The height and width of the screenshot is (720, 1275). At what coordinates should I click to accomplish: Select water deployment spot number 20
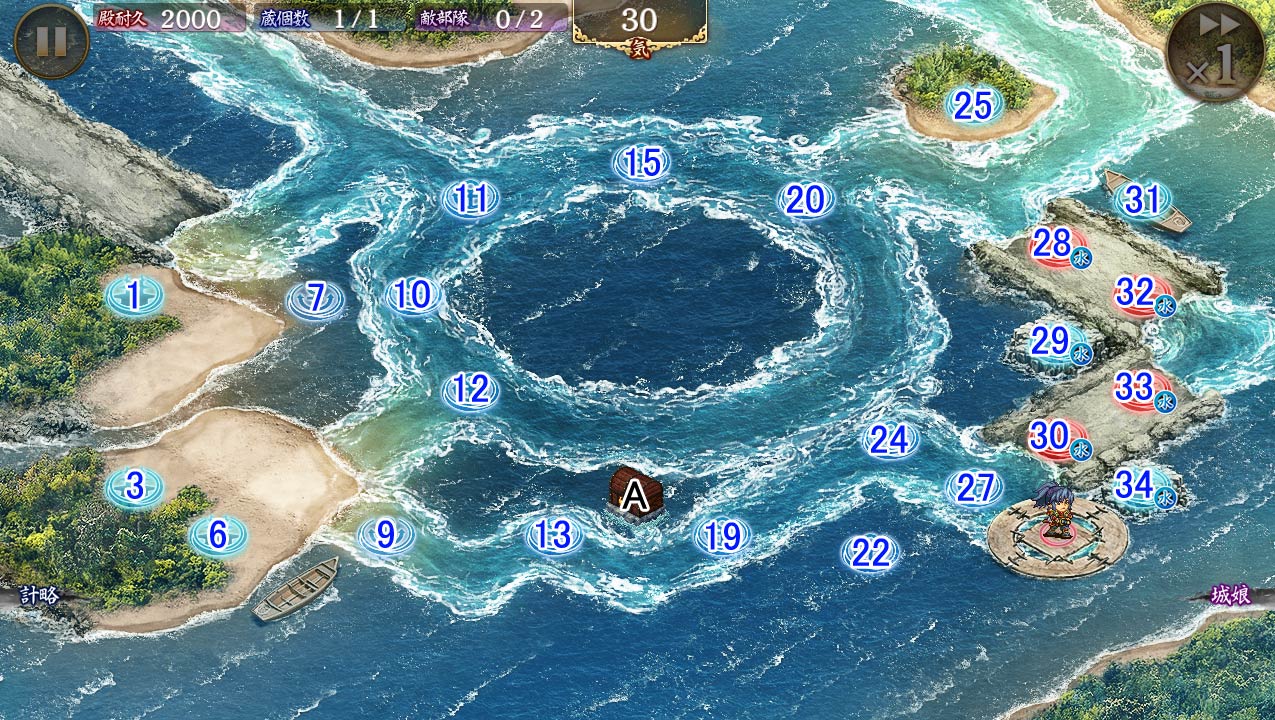pyautogui.click(x=805, y=201)
